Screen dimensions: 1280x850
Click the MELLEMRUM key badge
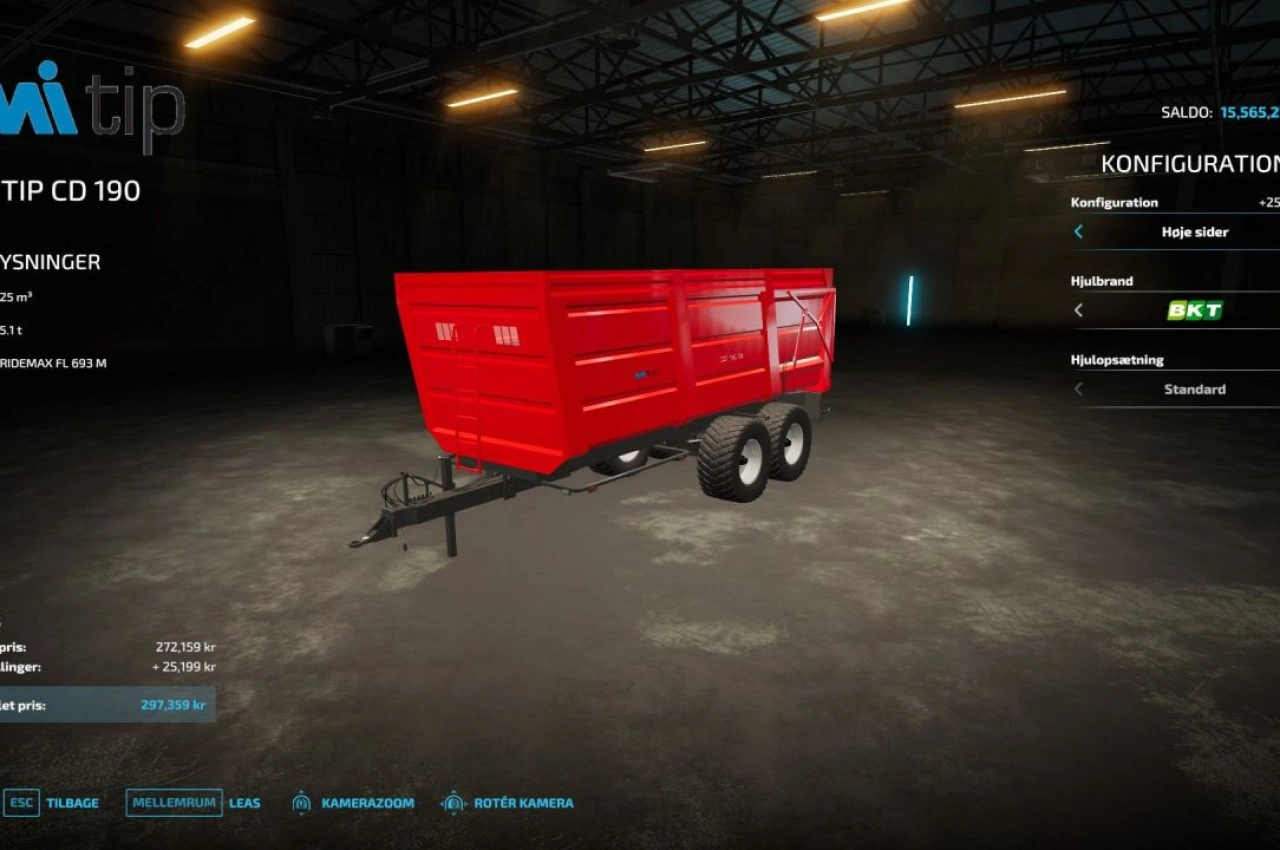click(x=172, y=802)
